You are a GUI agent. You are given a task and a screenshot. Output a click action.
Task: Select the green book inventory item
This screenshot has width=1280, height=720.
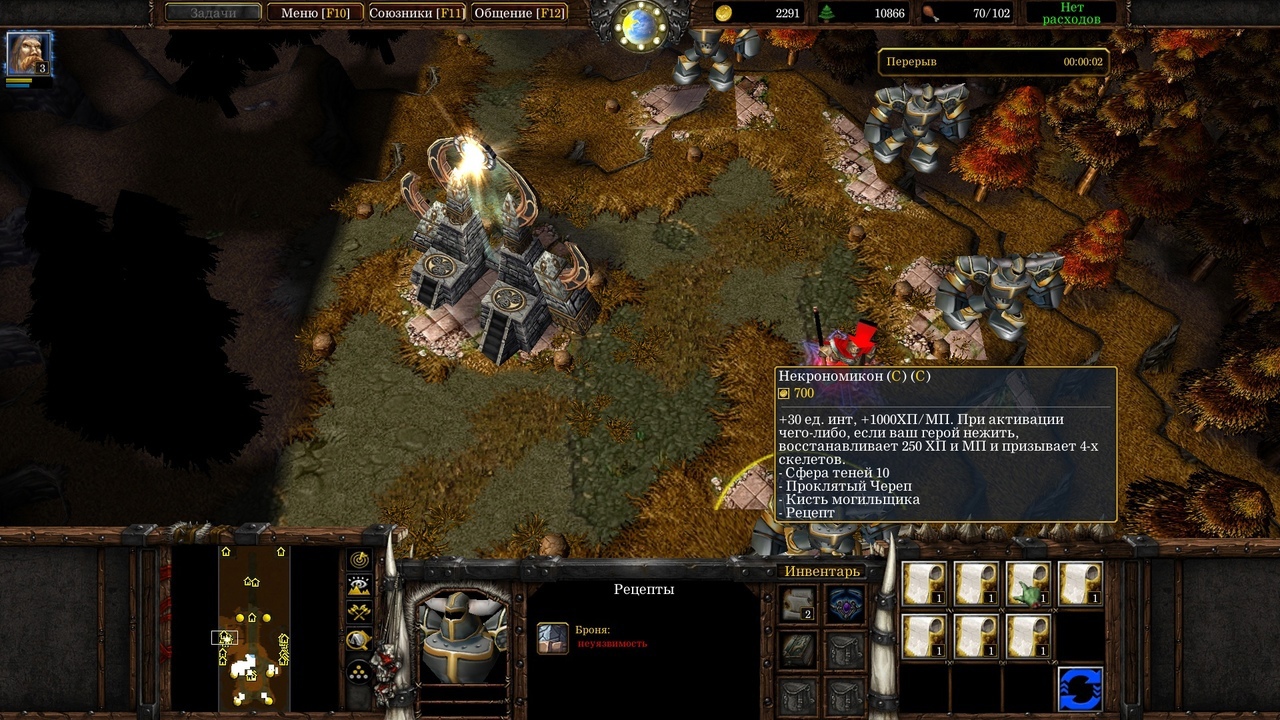pyautogui.click(x=798, y=650)
